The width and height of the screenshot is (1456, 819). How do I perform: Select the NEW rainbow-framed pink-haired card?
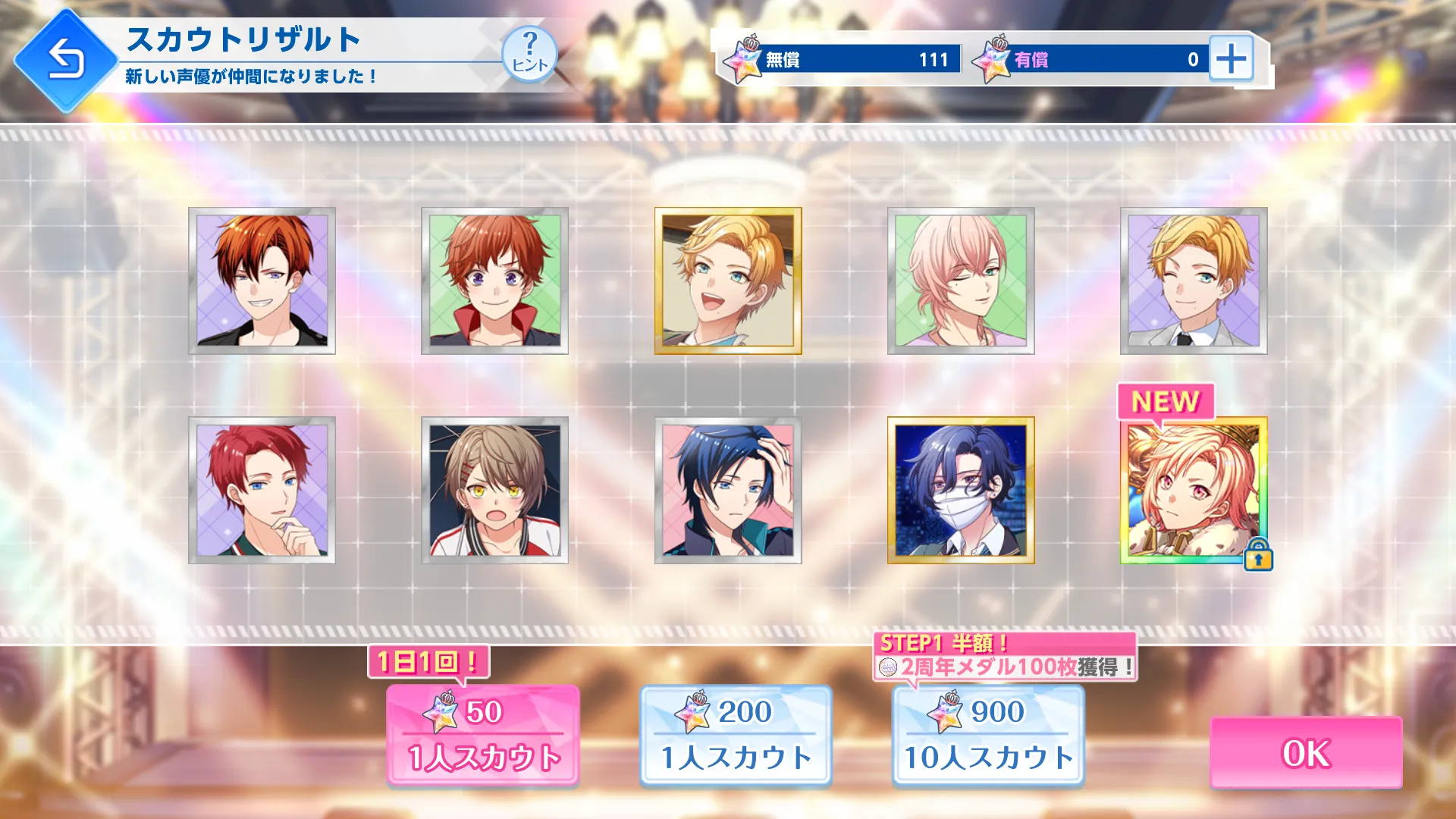1193,490
